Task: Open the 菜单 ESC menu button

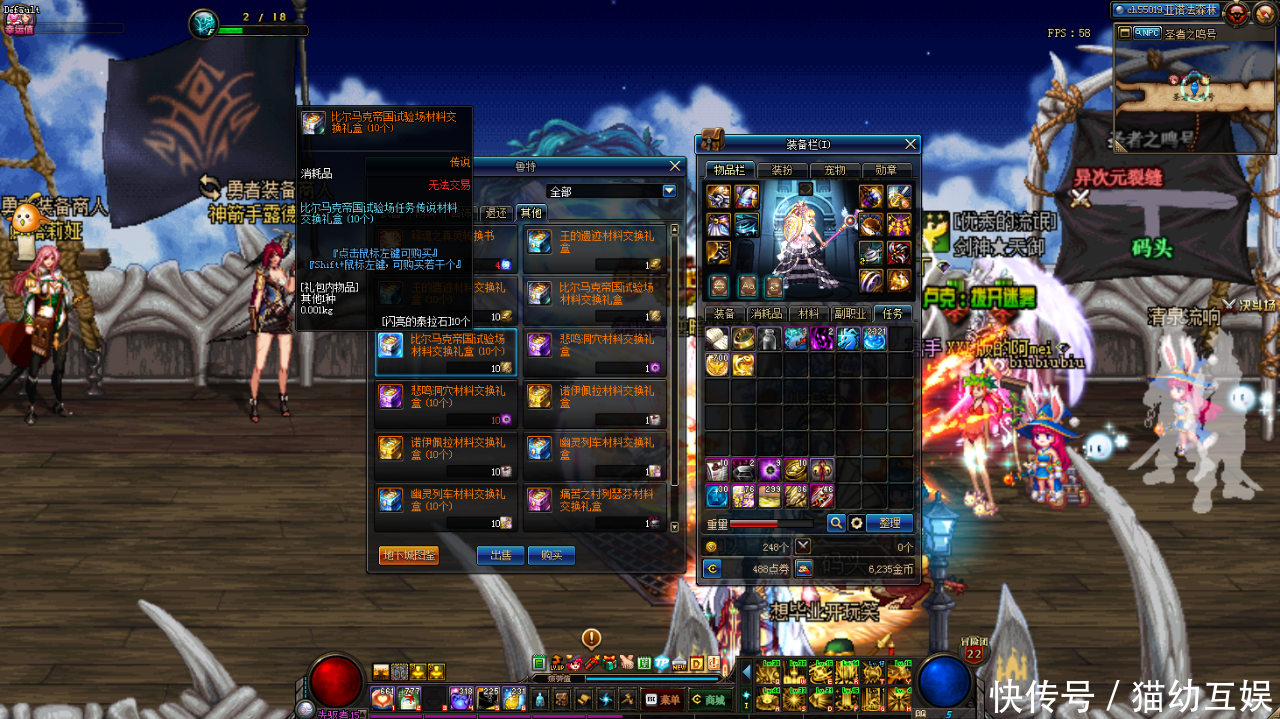Action: click(x=664, y=700)
